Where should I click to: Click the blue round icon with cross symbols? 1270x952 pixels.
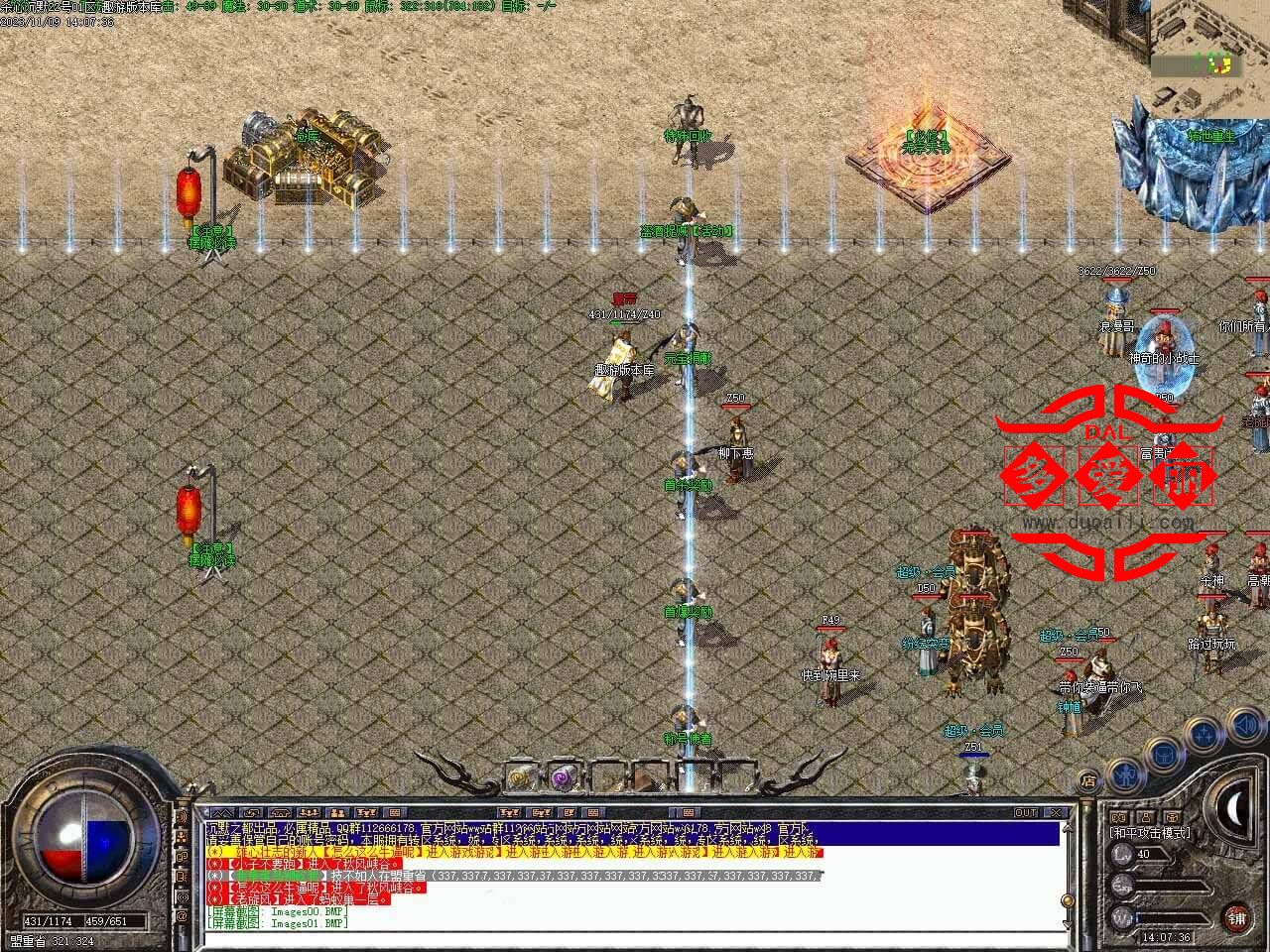point(1203,735)
